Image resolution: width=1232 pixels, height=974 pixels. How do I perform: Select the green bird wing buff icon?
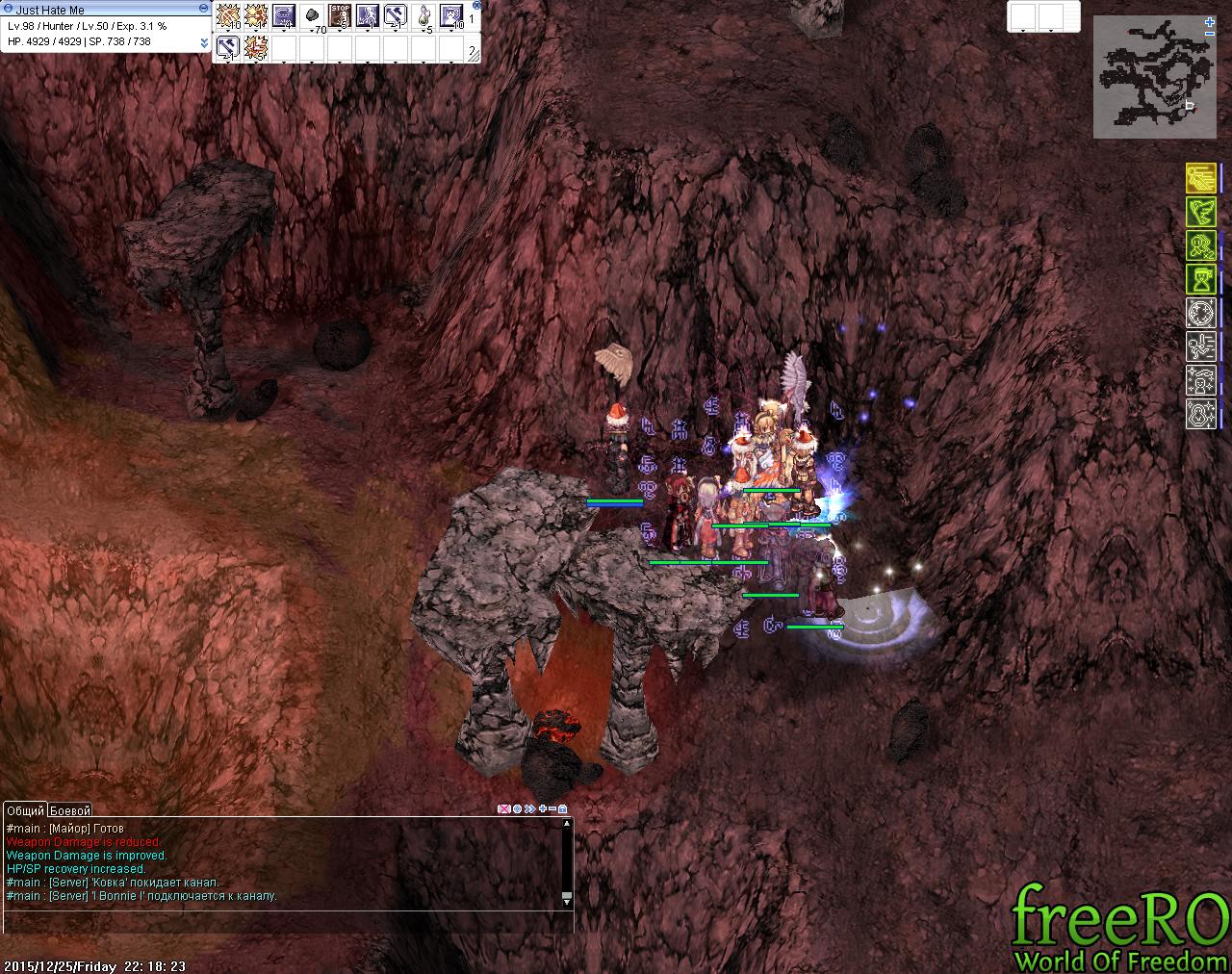(x=1200, y=213)
